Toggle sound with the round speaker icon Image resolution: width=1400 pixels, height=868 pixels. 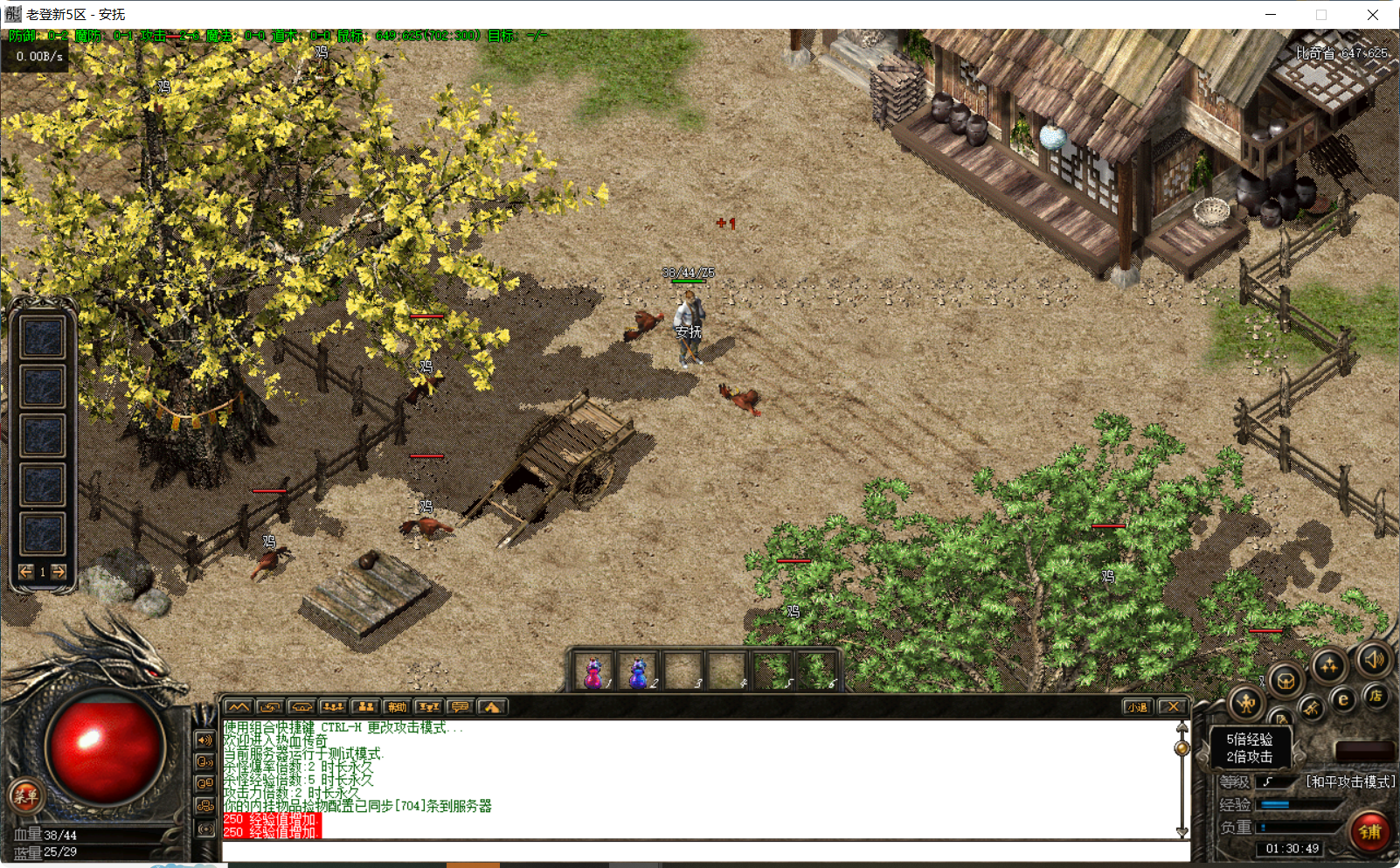(x=1373, y=659)
